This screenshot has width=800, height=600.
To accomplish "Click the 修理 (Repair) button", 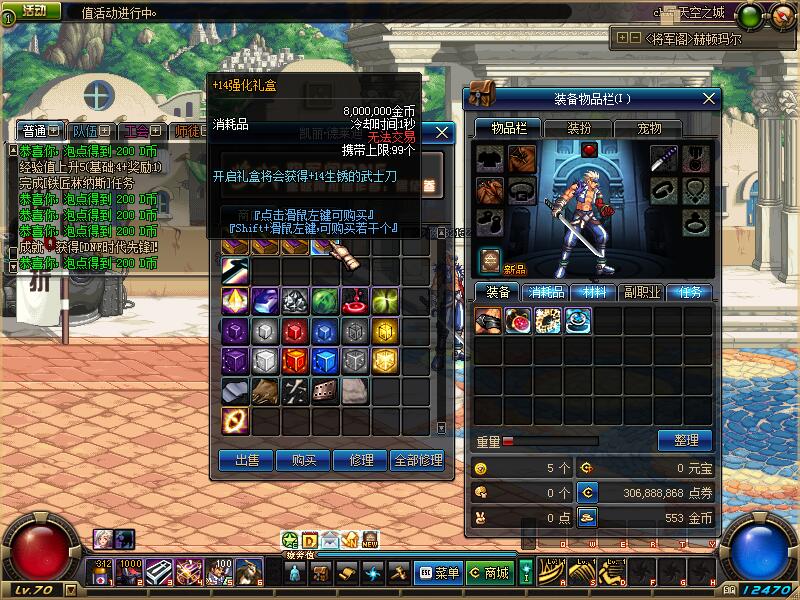I will click(360, 460).
